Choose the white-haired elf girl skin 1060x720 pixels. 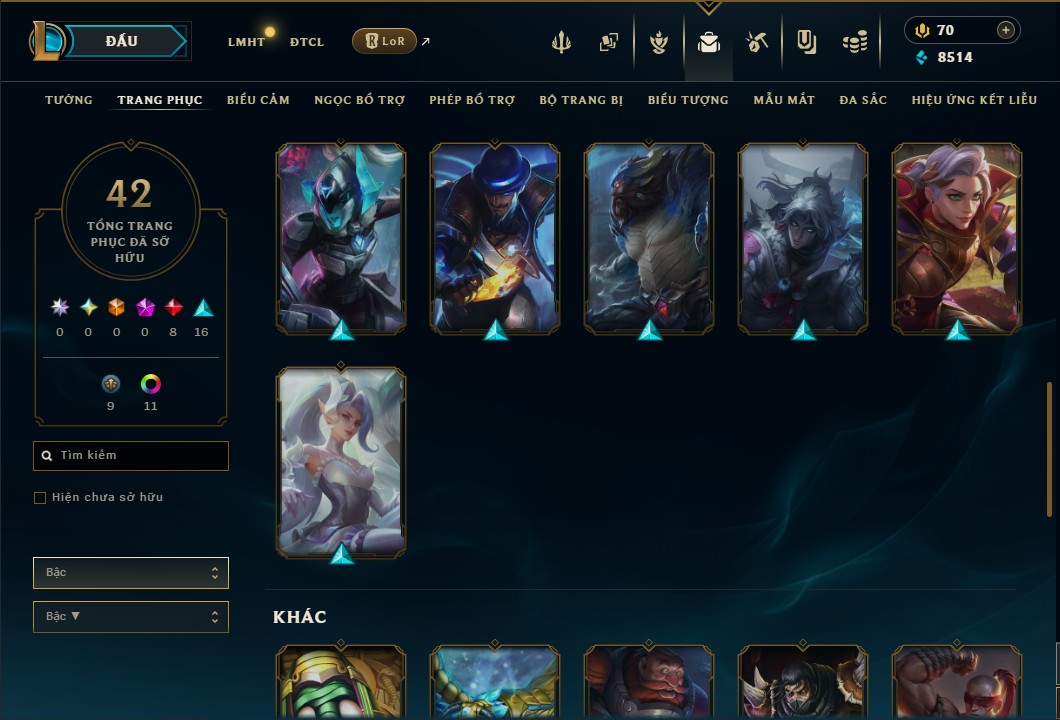pyautogui.click(x=341, y=462)
